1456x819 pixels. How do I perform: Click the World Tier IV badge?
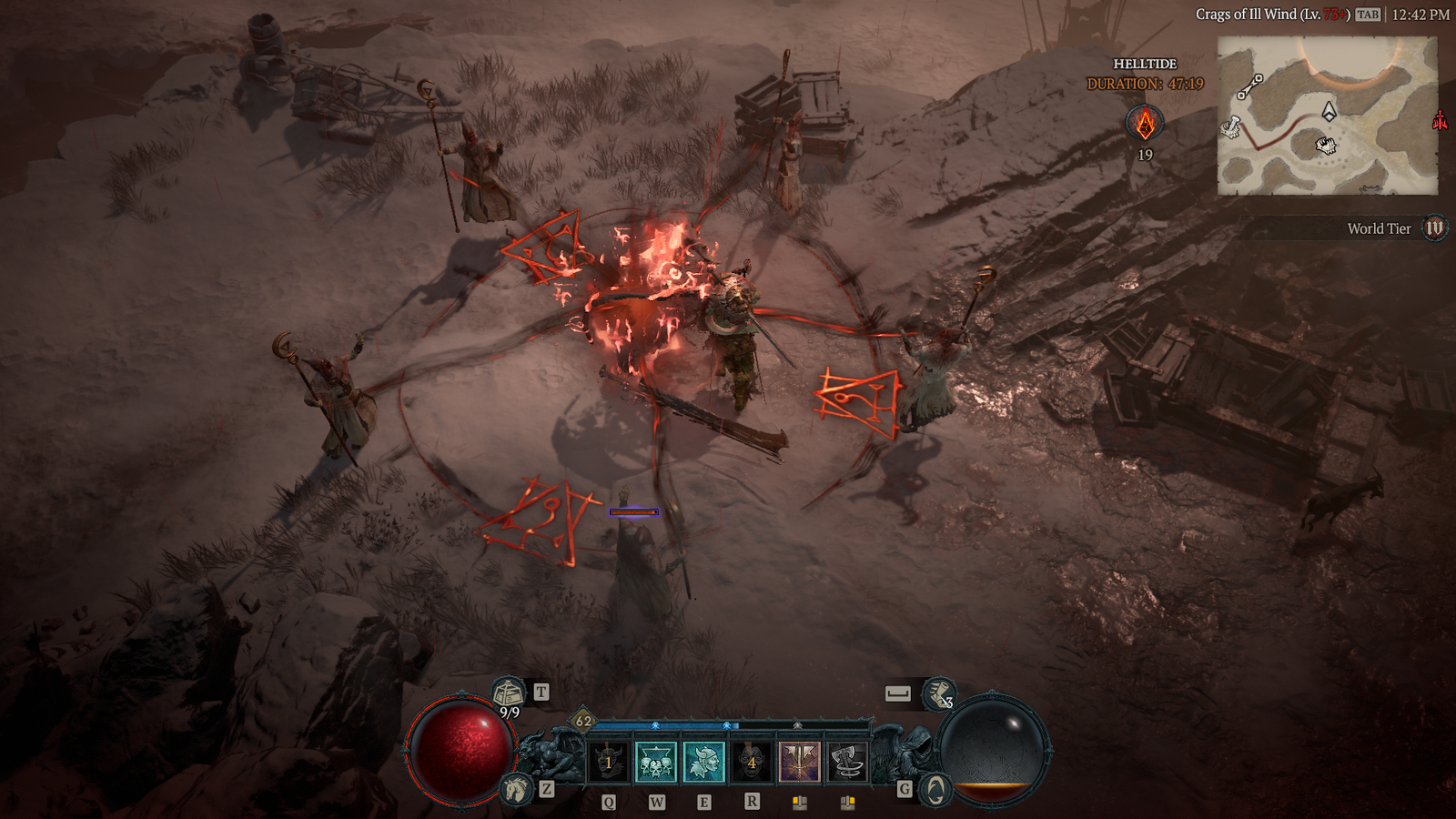coord(1435,228)
